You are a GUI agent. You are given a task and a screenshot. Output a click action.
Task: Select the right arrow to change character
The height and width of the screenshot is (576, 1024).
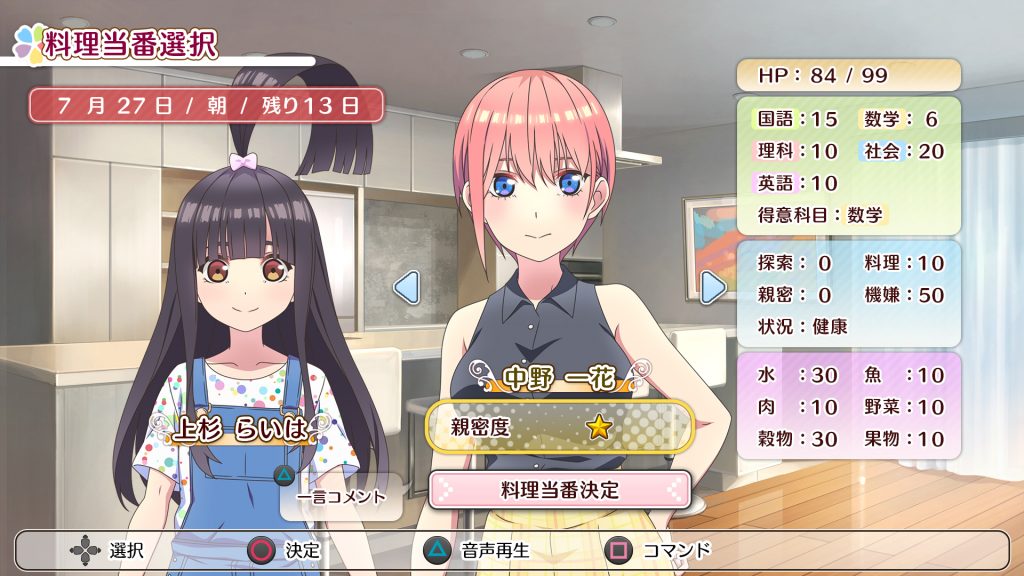point(712,288)
